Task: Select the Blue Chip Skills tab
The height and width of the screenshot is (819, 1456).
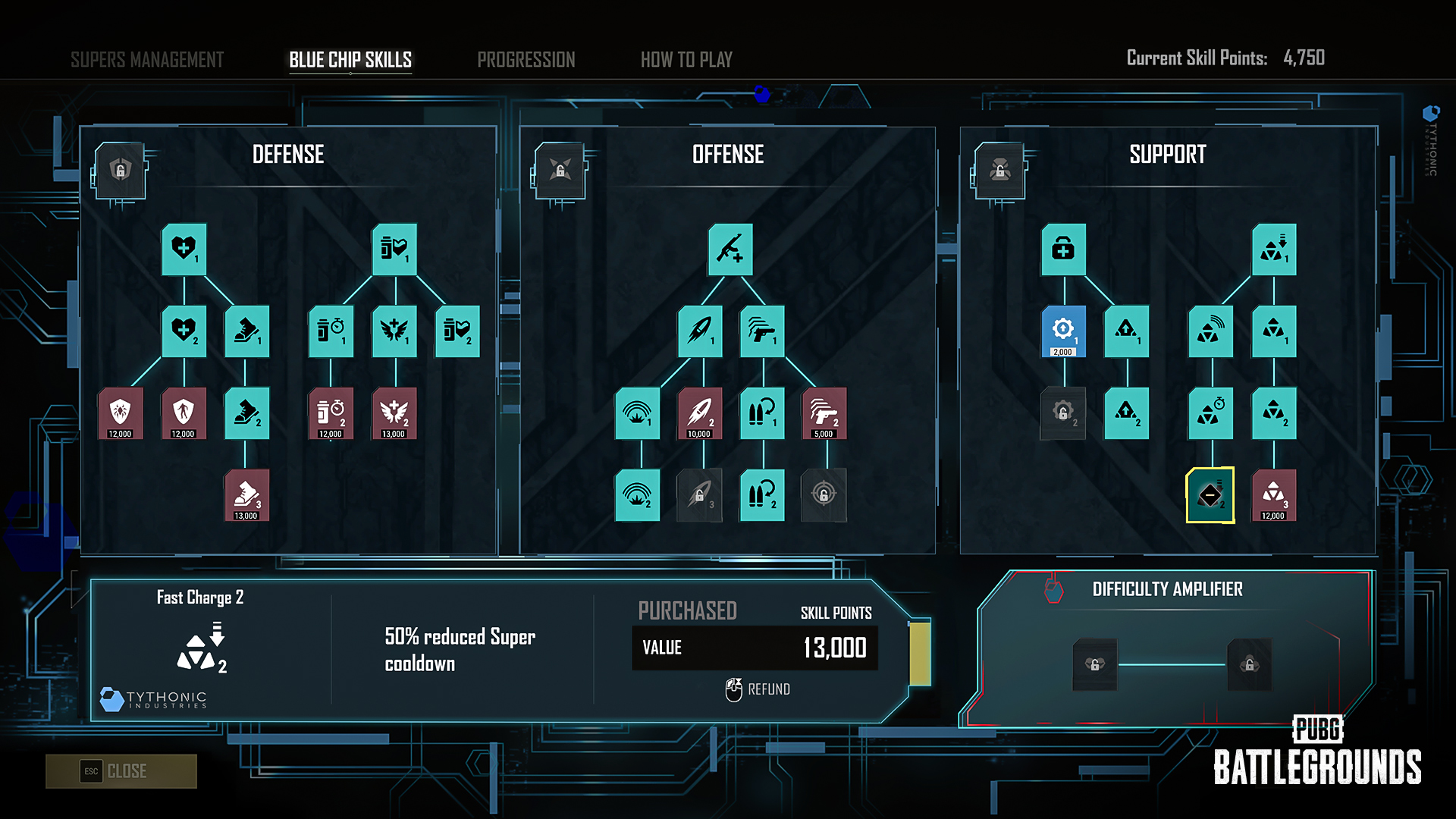Action: 350,60
